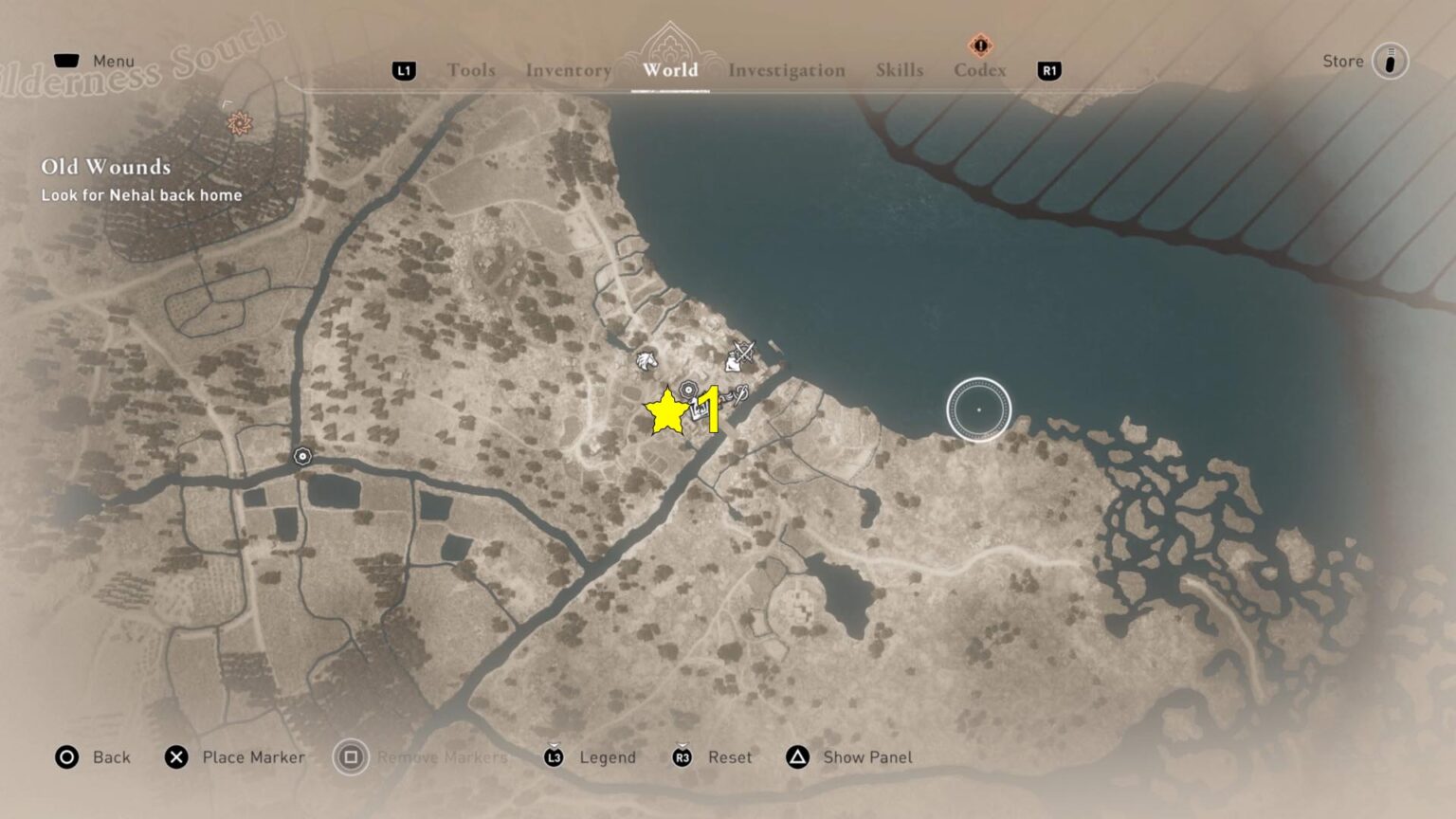Select the yellow star quest marker
Image resolution: width=1456 pixels, height=819 pixels.
pos(668,413)
